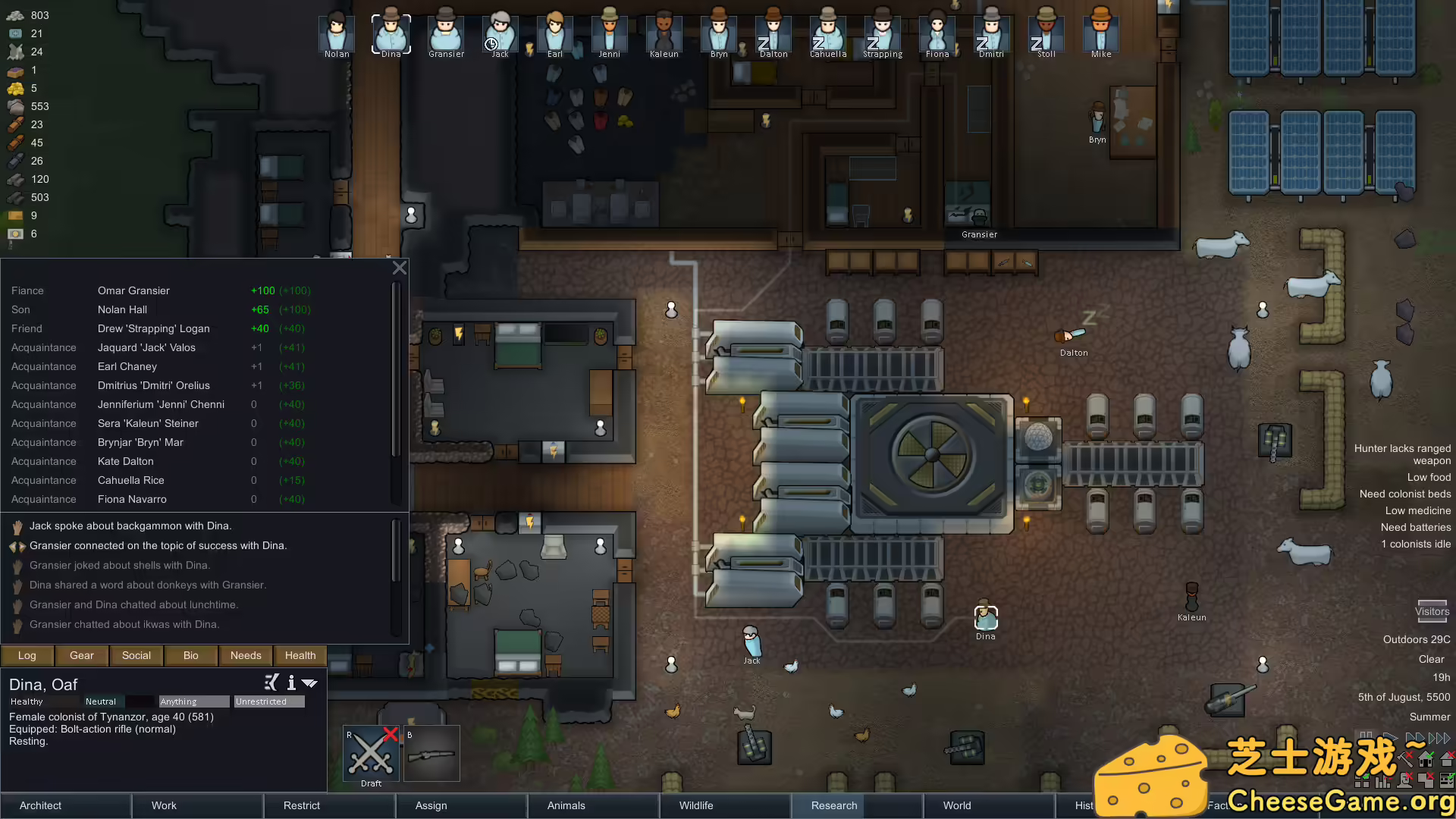This screenshot has width=1456, height=819.
Task: Click the Low food alert
Action: 1429,477
